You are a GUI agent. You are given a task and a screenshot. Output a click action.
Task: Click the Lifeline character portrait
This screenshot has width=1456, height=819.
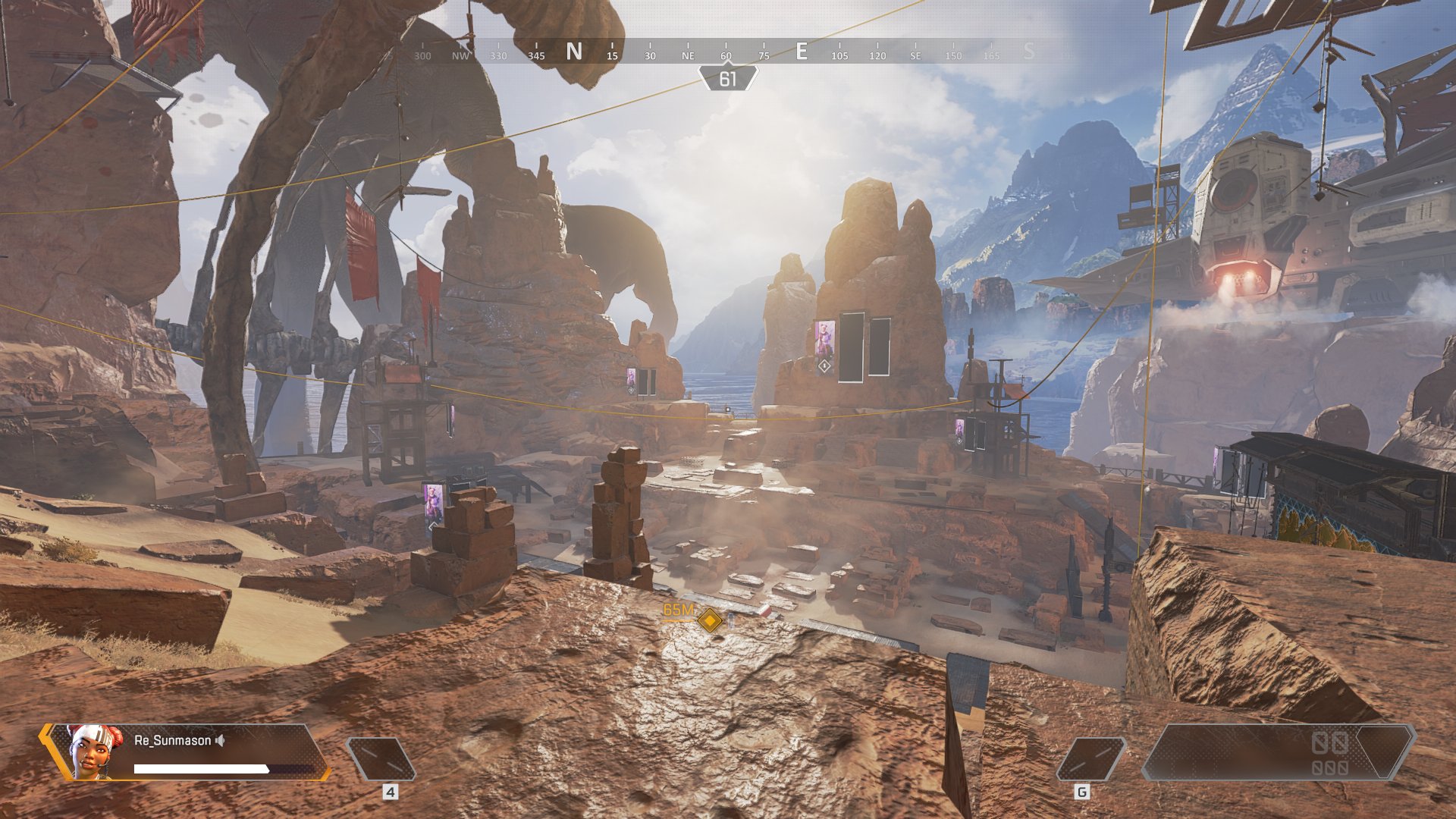(94, 752)
